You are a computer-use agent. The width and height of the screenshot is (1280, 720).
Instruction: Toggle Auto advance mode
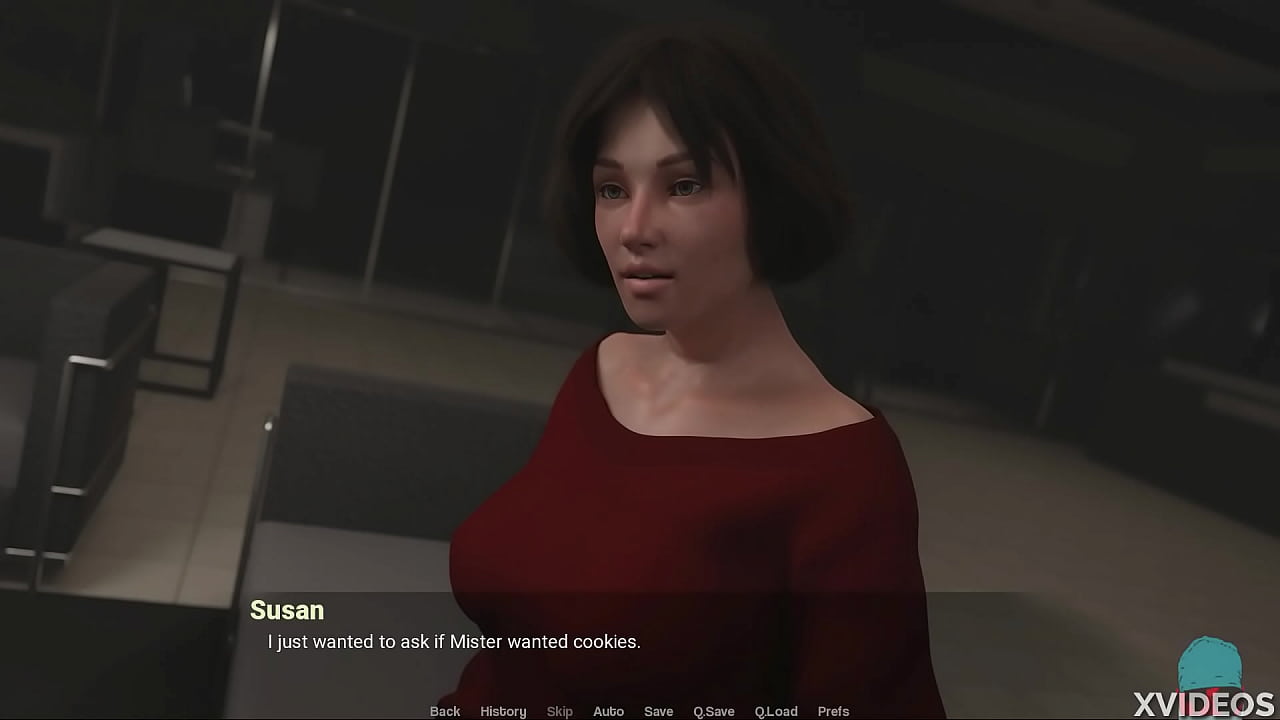(608, 711)
